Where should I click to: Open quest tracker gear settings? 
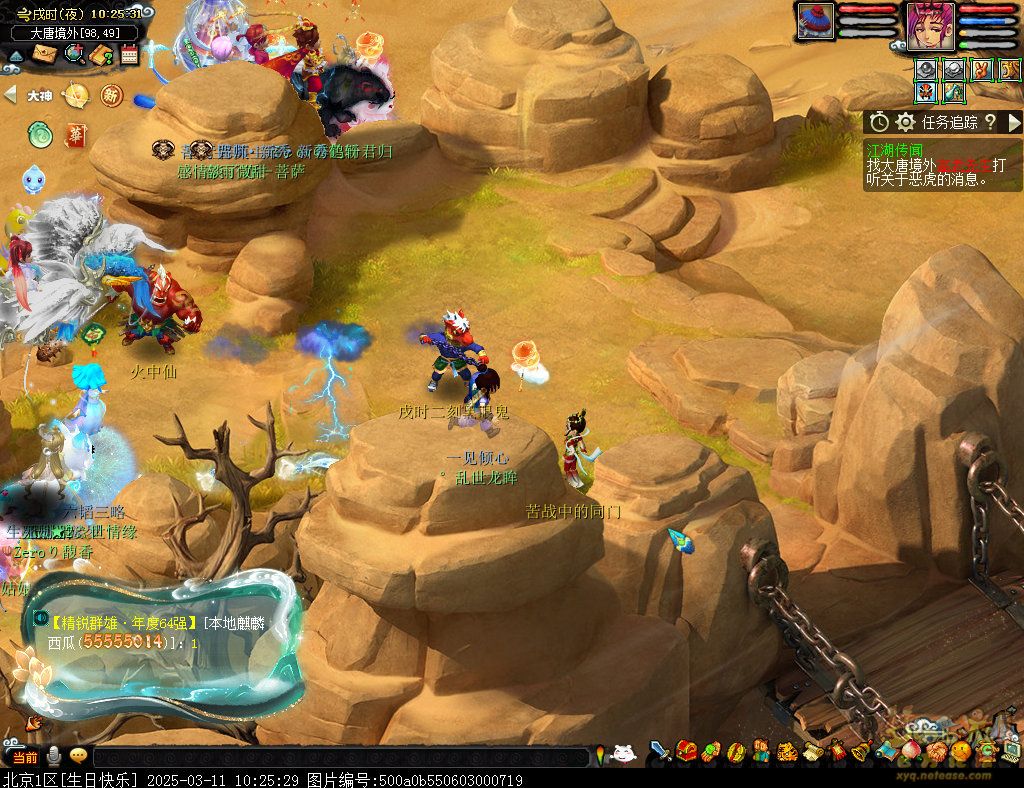[906, 122]
